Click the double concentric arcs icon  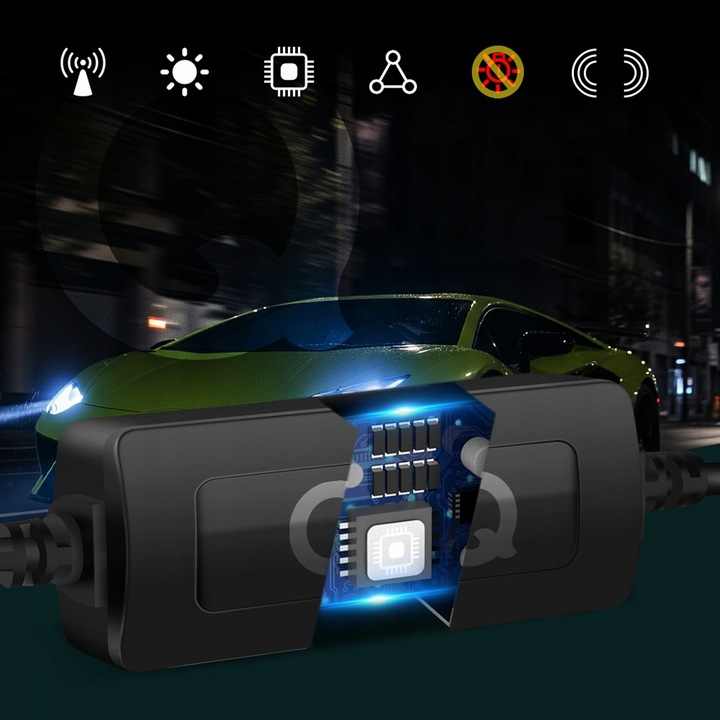tap(609, 72)
